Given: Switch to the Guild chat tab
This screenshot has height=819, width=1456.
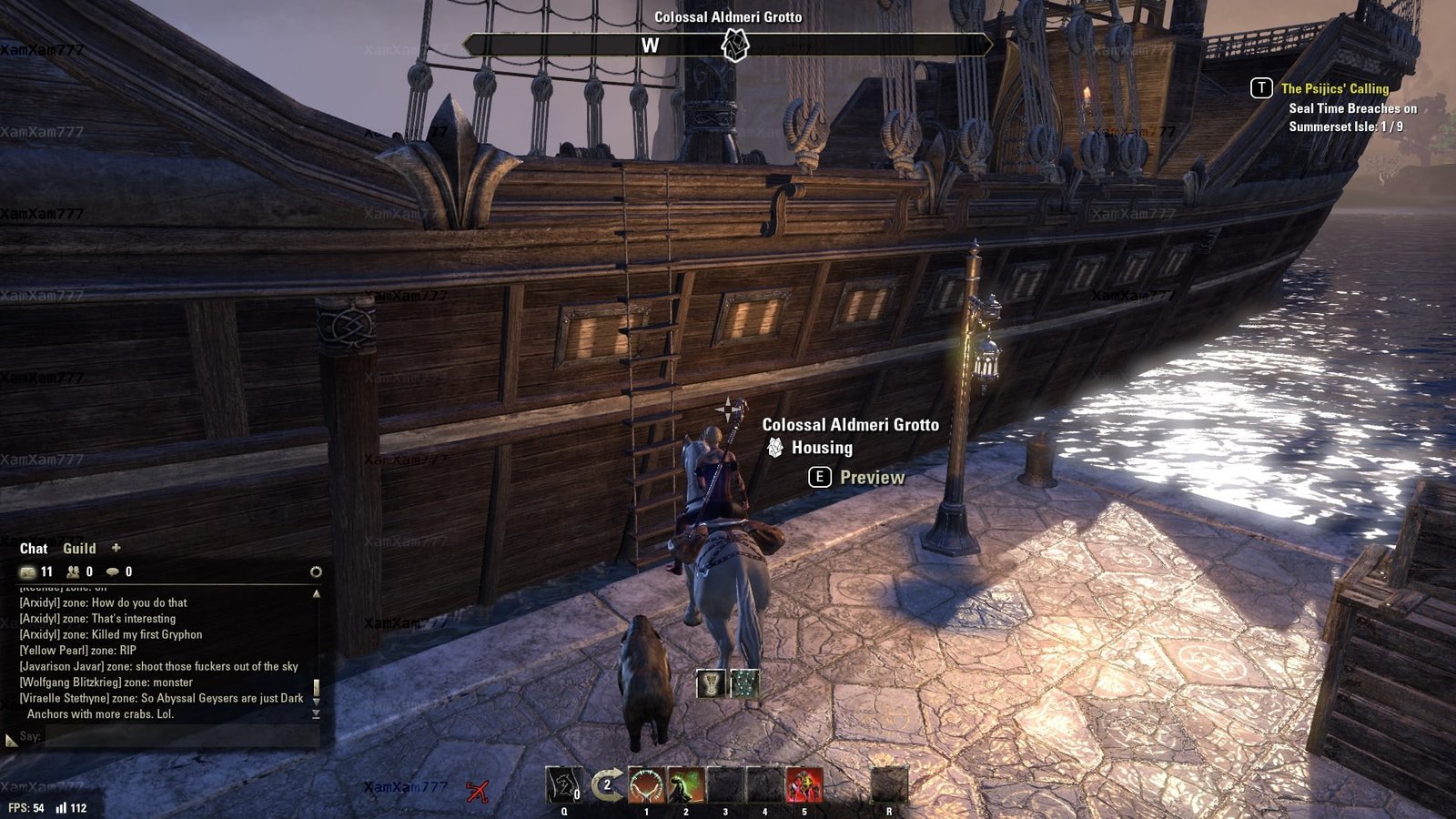Looking at the screenshot, I should [x=79, y=549].
